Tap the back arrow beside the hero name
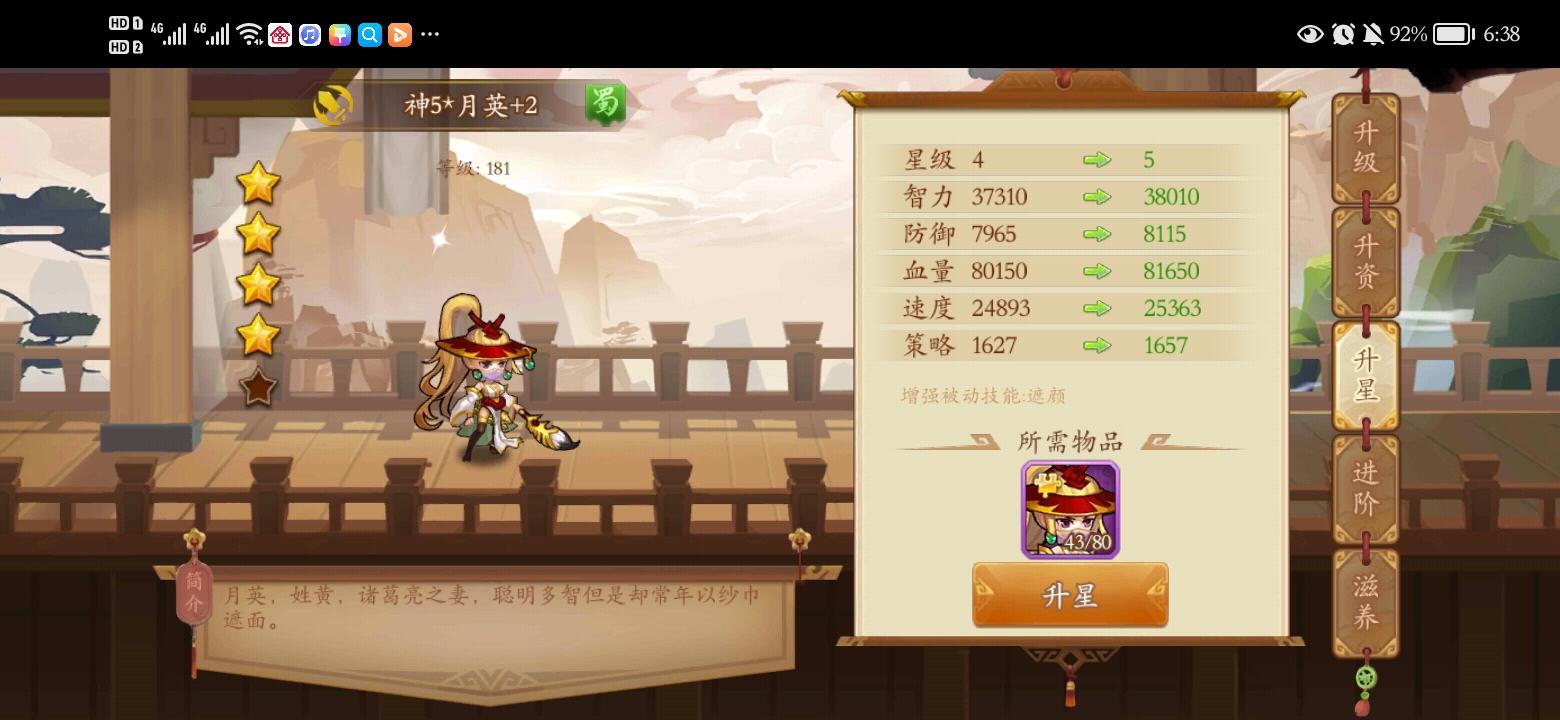1560x720 pixels. click(x=333, y=103)
